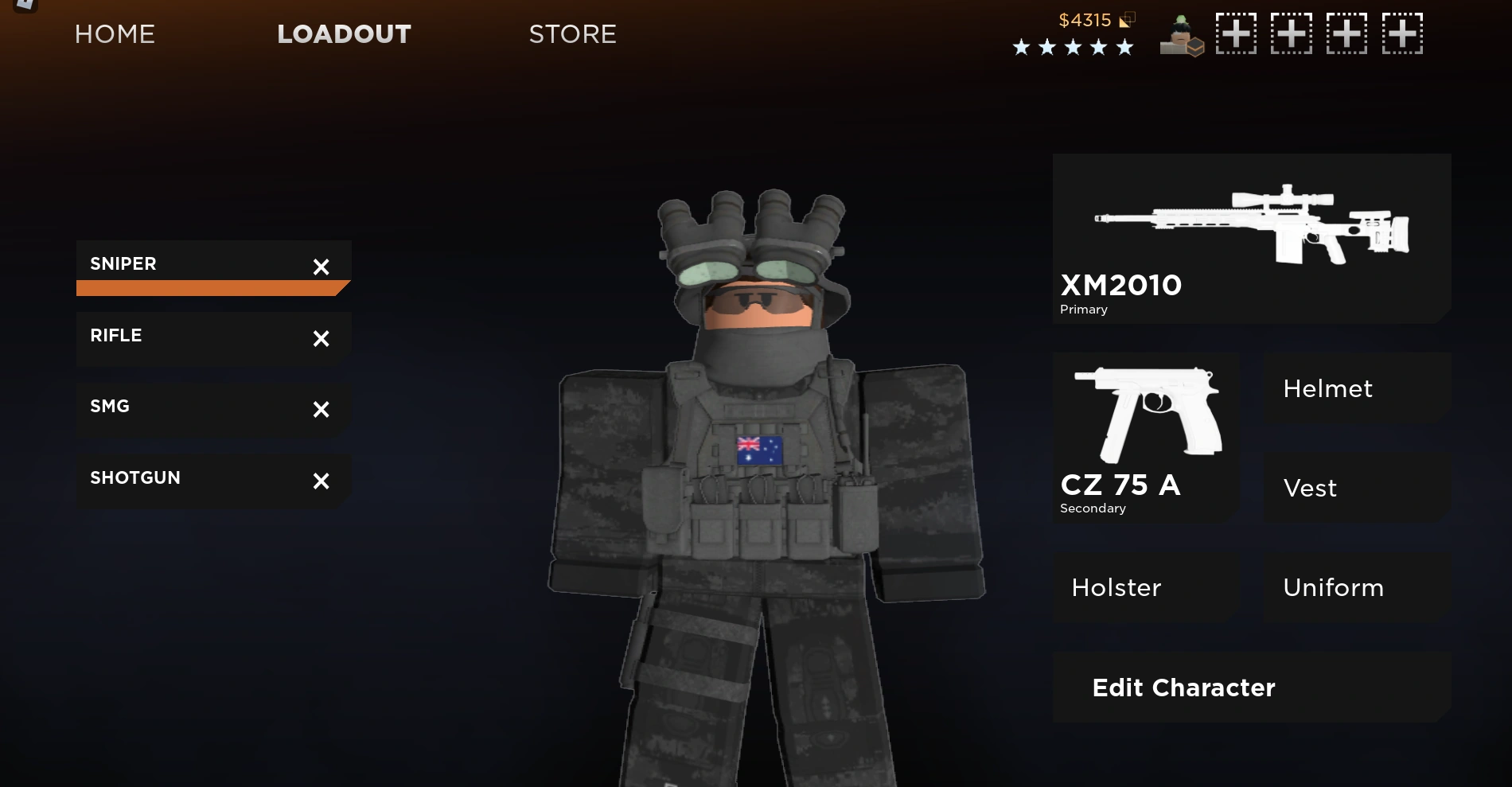Image resolution: width=1512 pixels, height=787 pixels.
Task: Click the fifth star in the rating
Action: pyautogui.click(x=1124, y=48)
